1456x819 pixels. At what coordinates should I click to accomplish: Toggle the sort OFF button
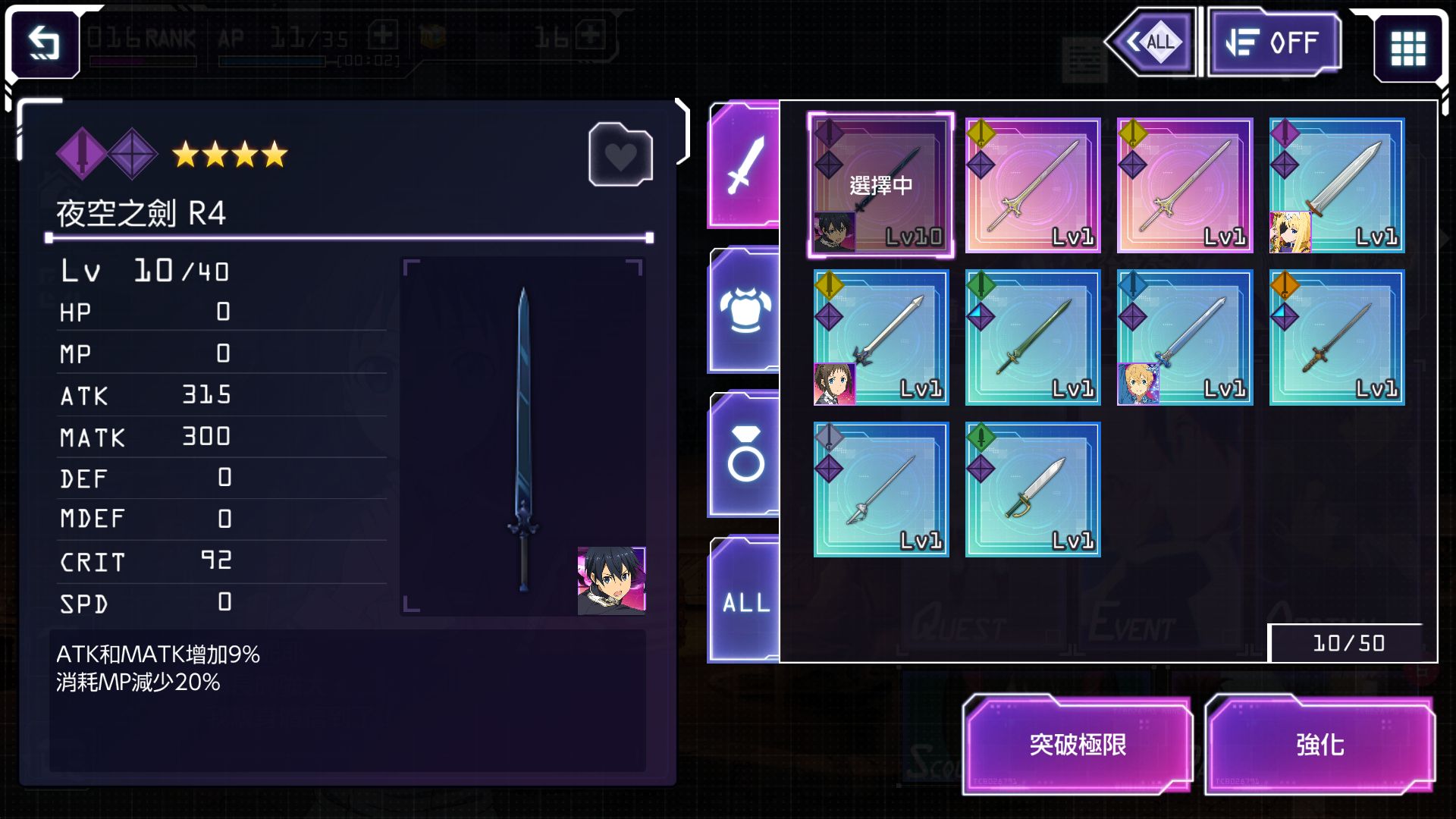(x=1274, y=42)
